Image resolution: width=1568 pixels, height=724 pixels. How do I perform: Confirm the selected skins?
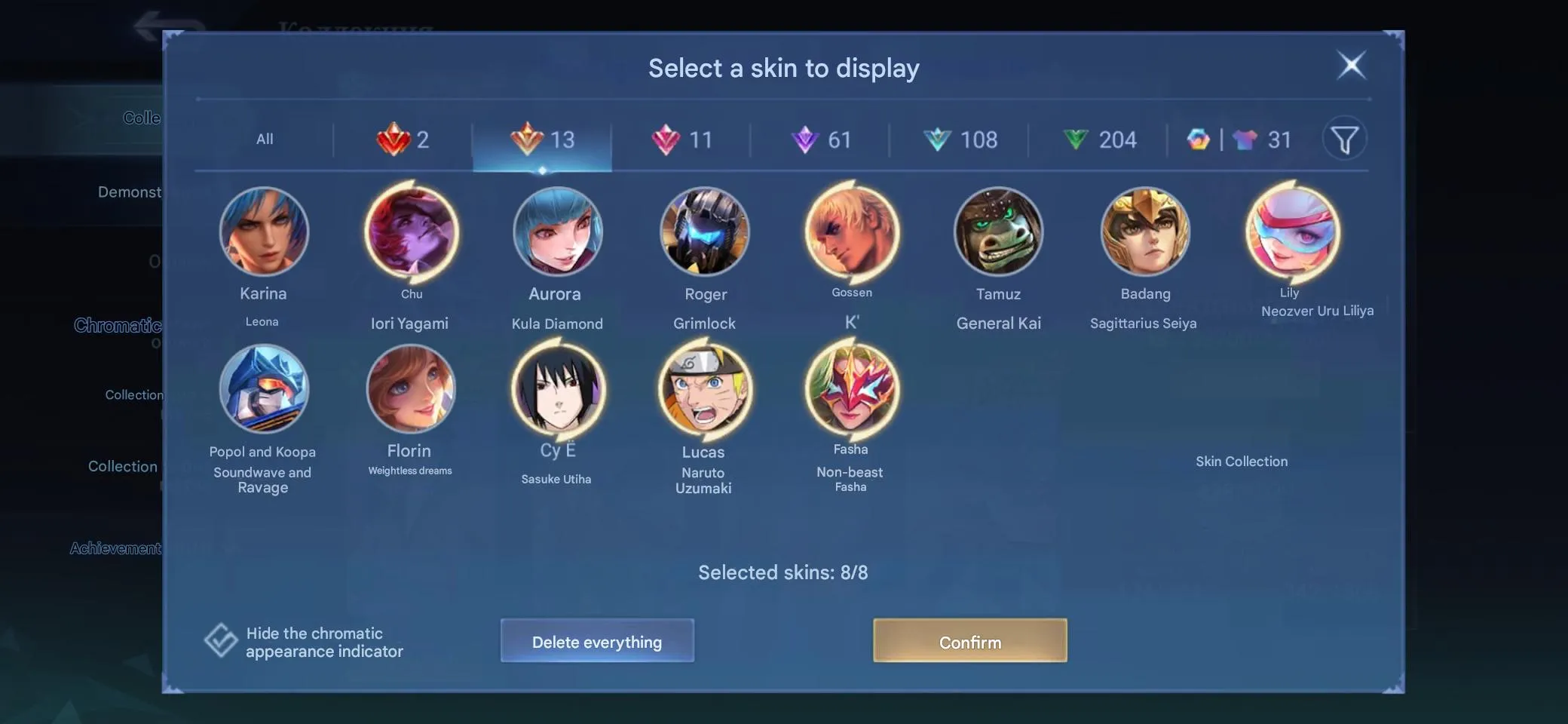pyautogui.click(x=970, y=642)
